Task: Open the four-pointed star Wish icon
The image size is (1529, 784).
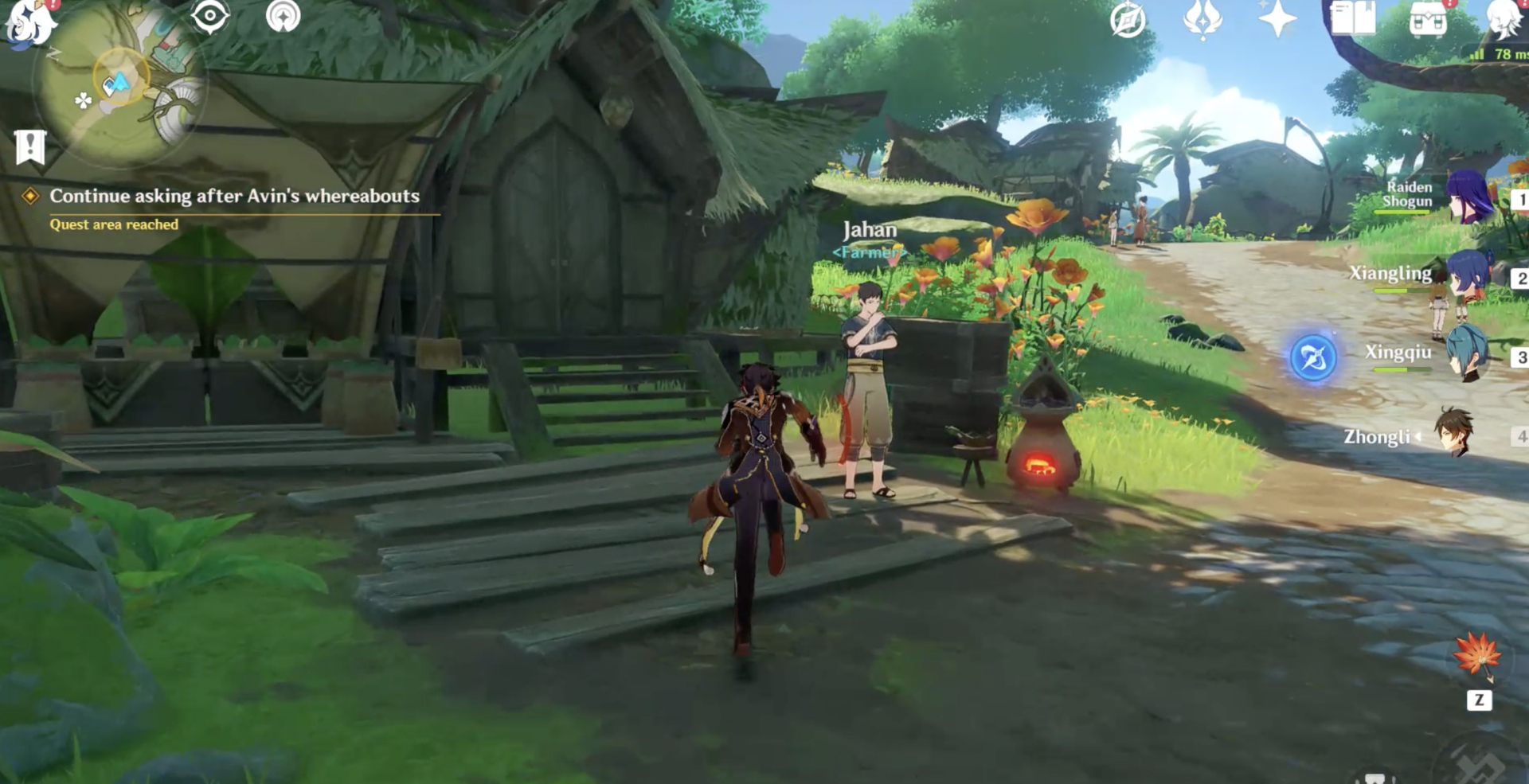Action: [1277, 19]
